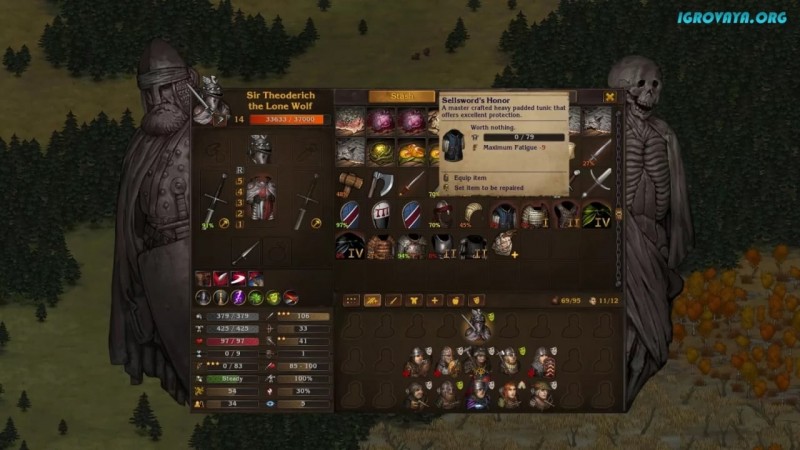This screenshot has height=450, width=800.
Task: Select the brown leather armor in stash
Action: pos(381,246)
